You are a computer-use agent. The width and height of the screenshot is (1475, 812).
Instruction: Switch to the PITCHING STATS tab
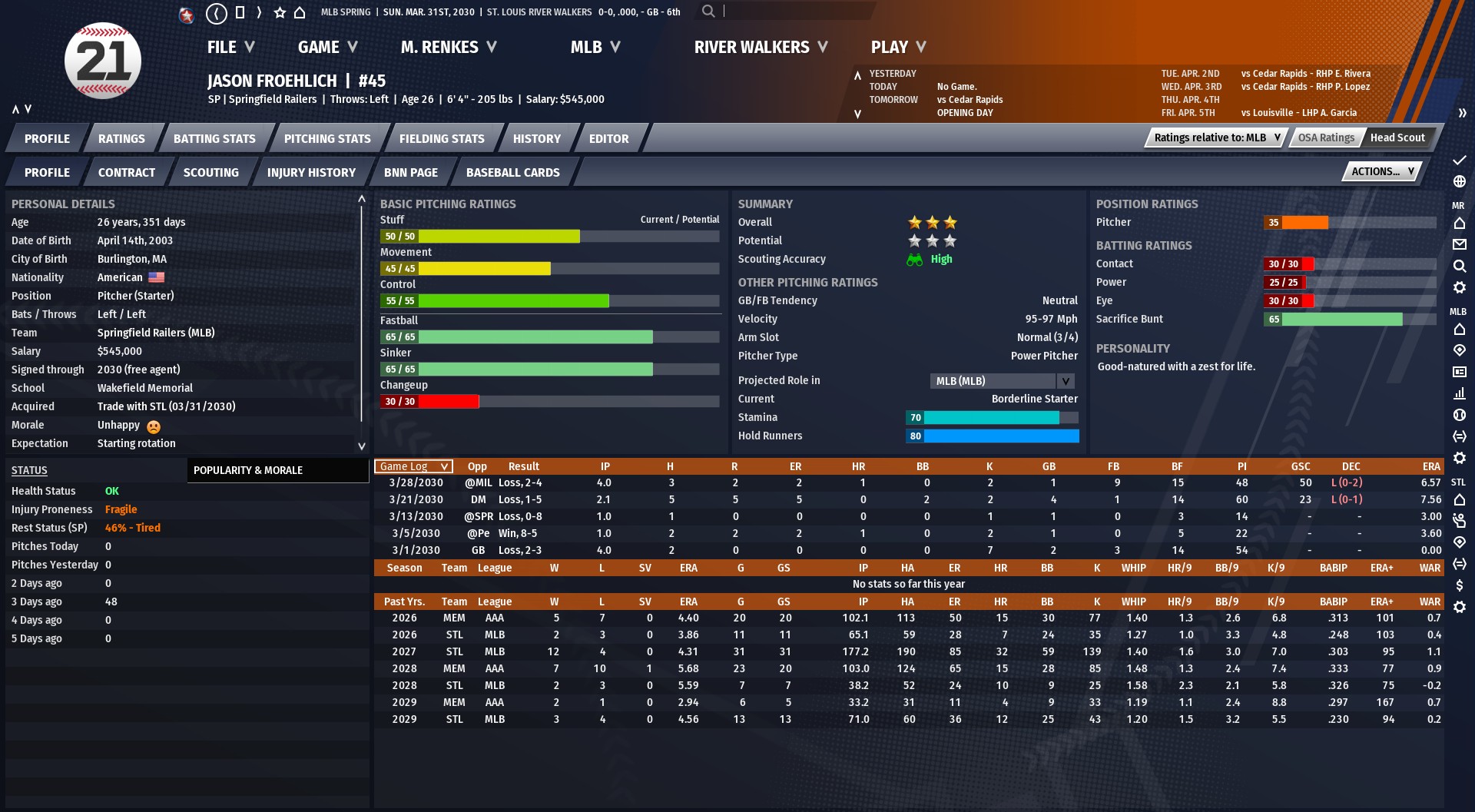[327, 139]
